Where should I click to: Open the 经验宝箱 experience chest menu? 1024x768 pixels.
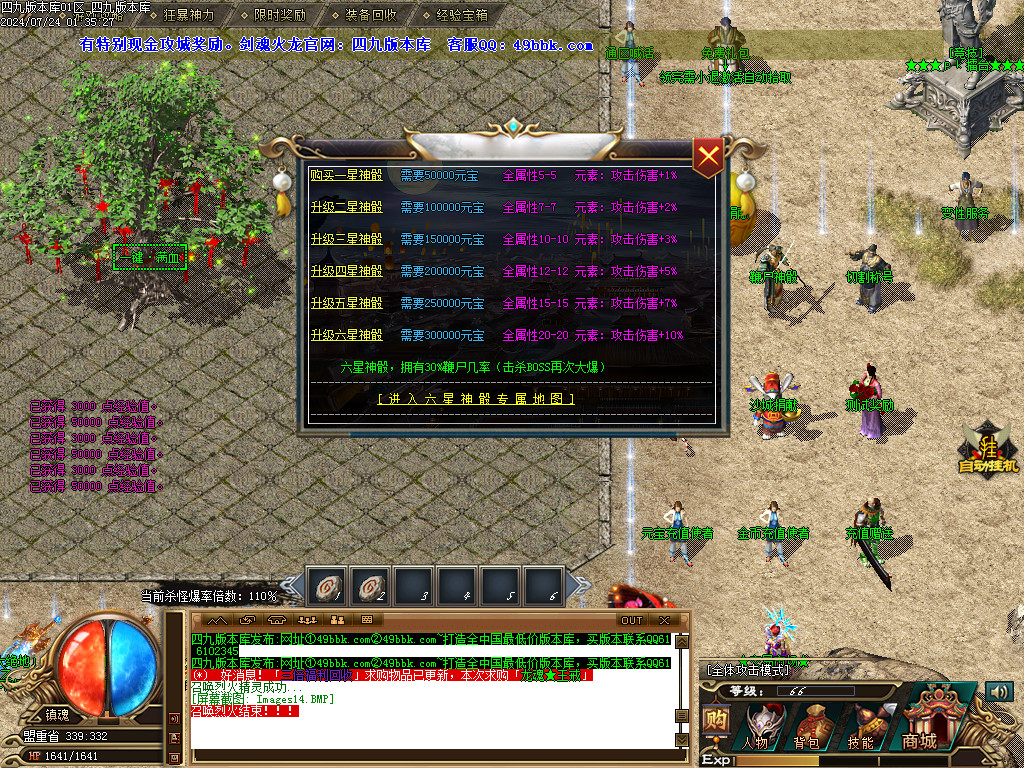462,15
